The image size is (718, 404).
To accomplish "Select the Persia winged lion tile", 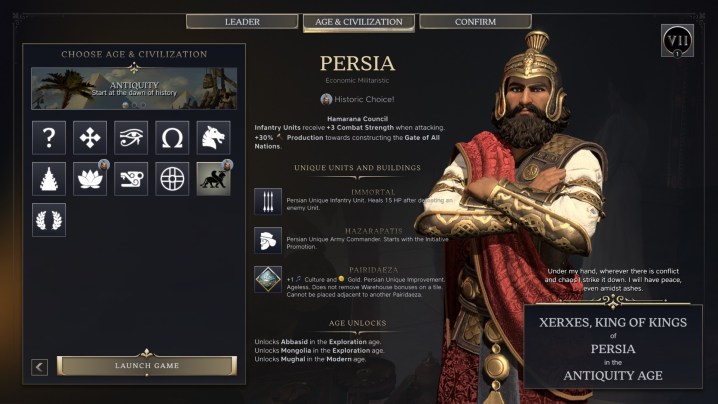I will (213, 178).
